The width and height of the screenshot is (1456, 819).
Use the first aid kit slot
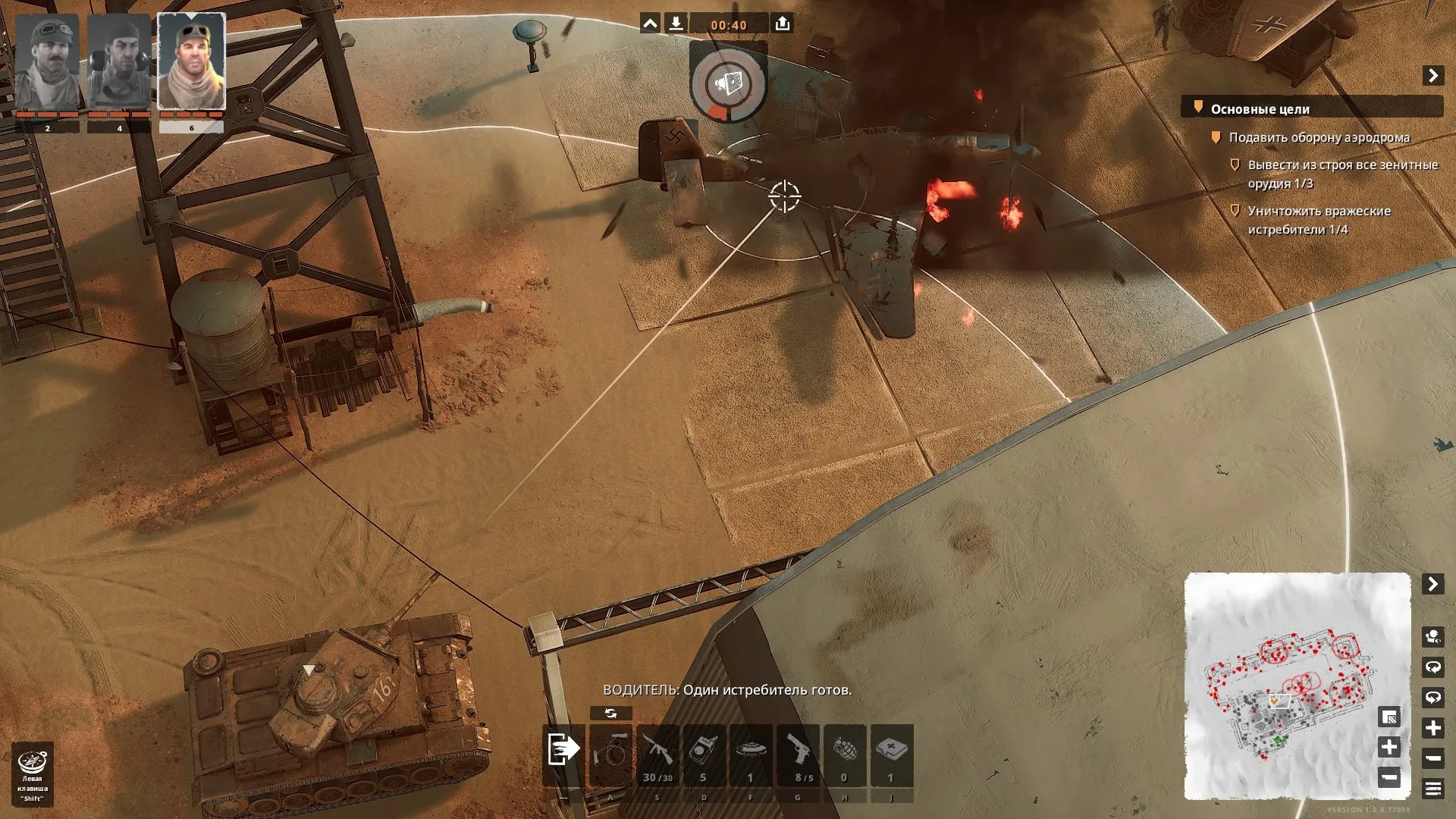[x=892, y=756]
